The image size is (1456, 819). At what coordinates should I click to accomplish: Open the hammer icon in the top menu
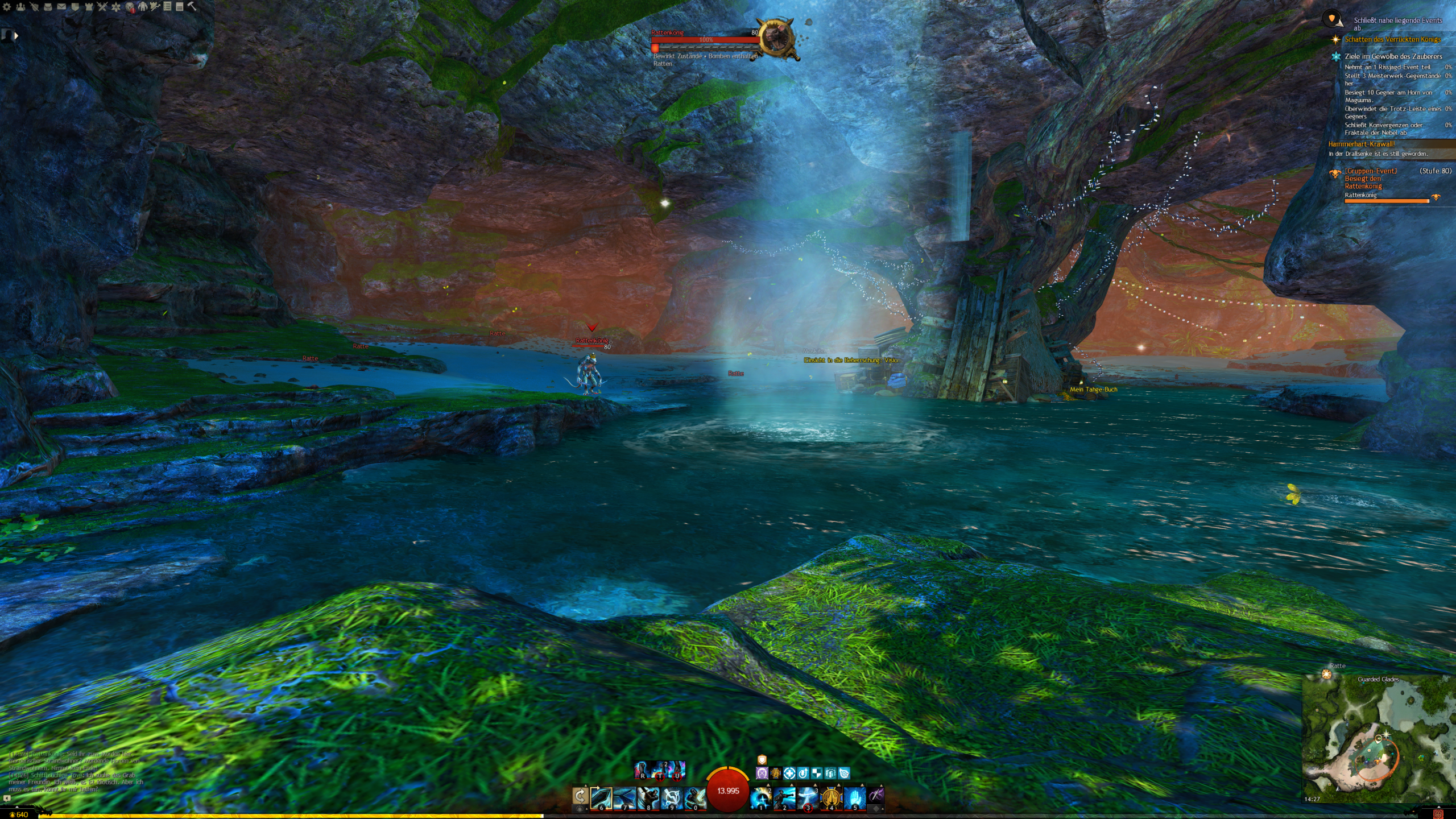tap(192, 7)
